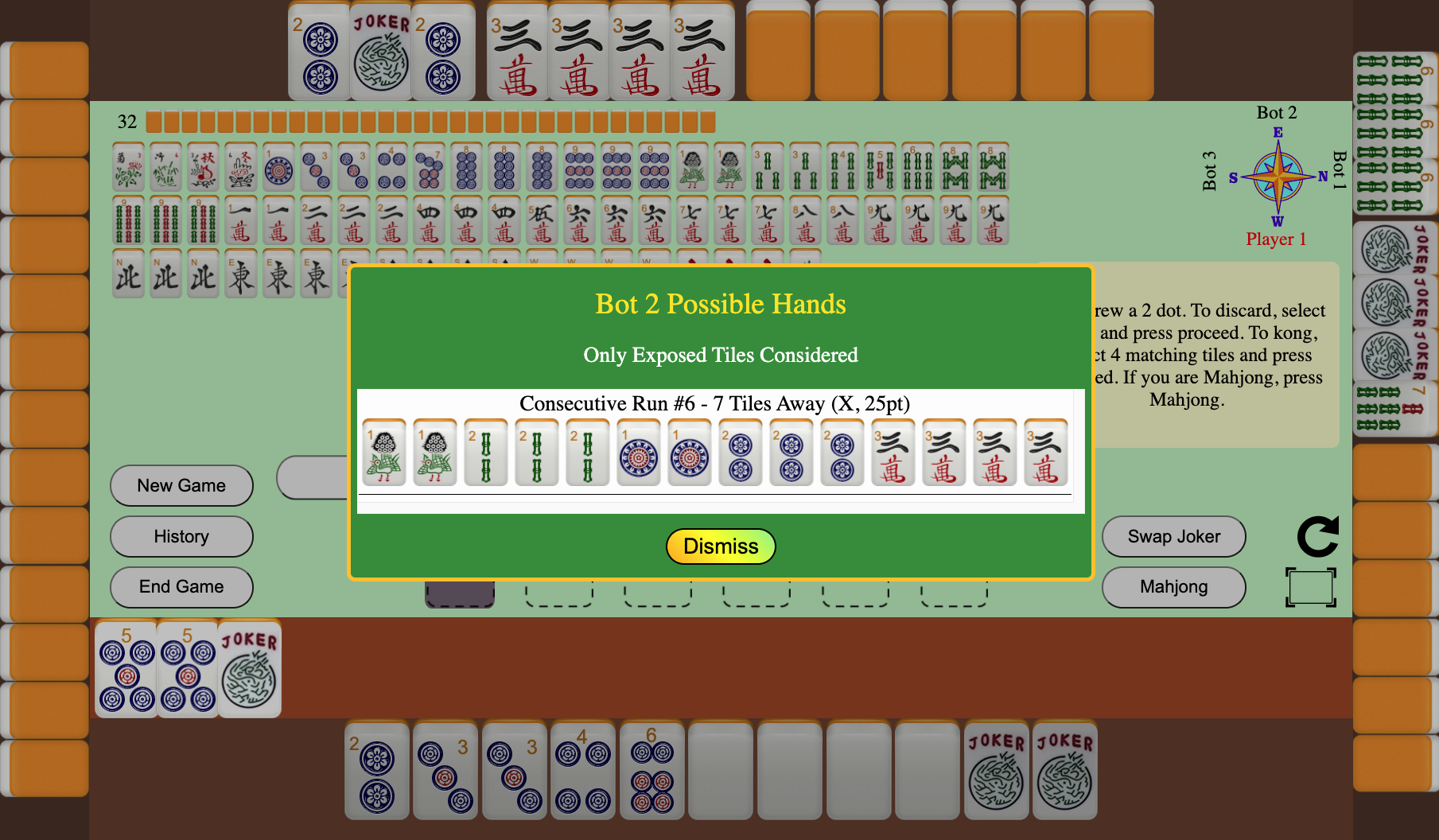This screenshot has height=840, width=1439.
Task: Click the orange wall tile counter bar
Action: click(x=430, y=122)
